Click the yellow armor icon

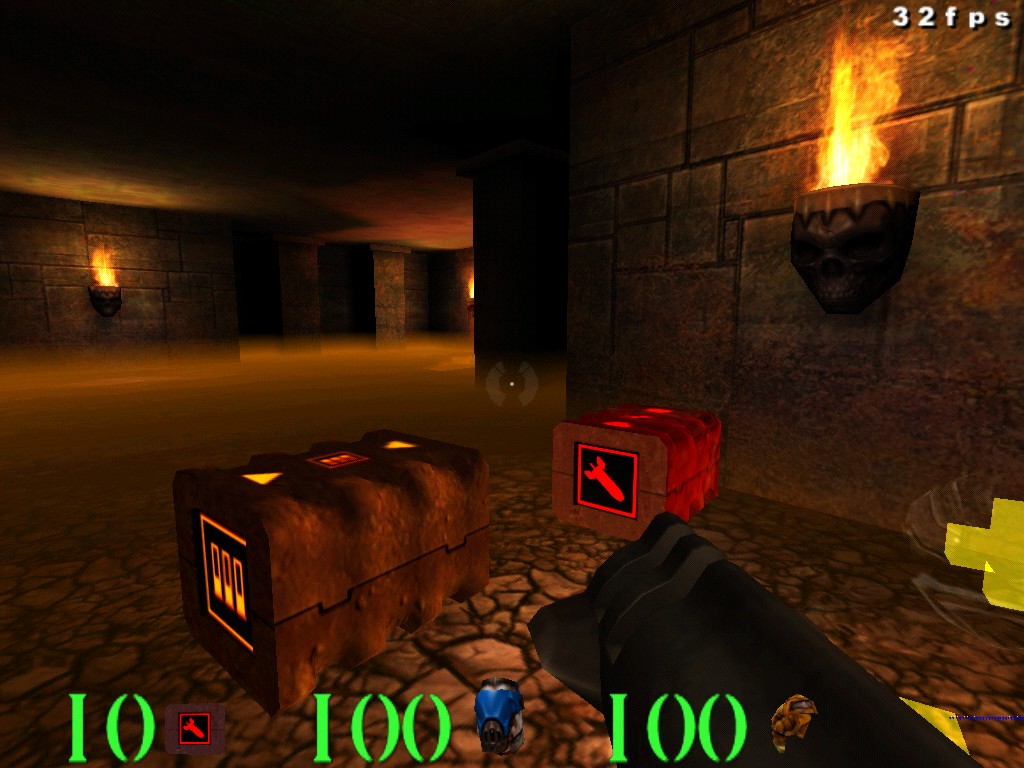coord(793,722)
